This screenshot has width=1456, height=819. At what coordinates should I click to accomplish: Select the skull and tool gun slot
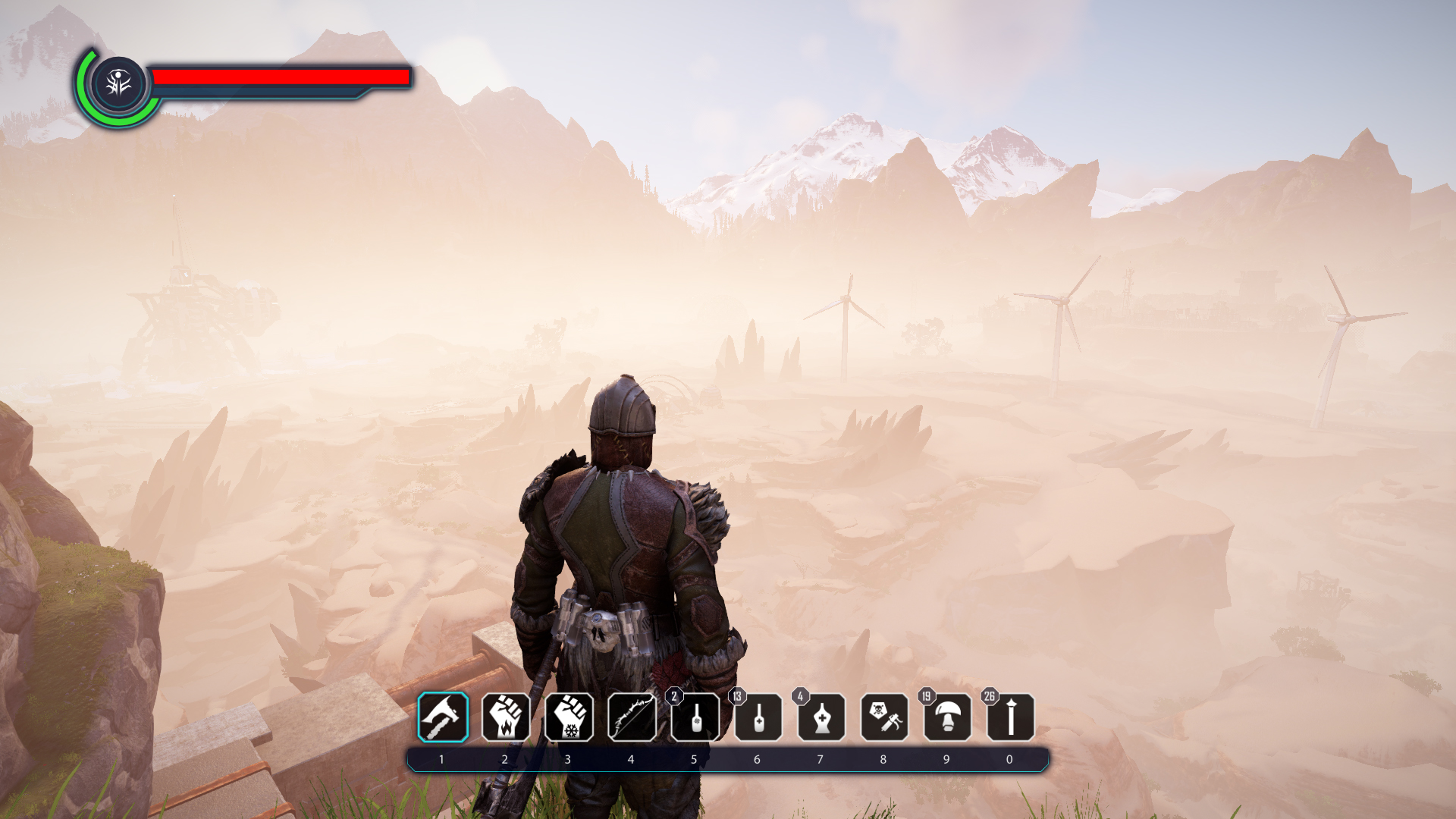click(884, 717)
